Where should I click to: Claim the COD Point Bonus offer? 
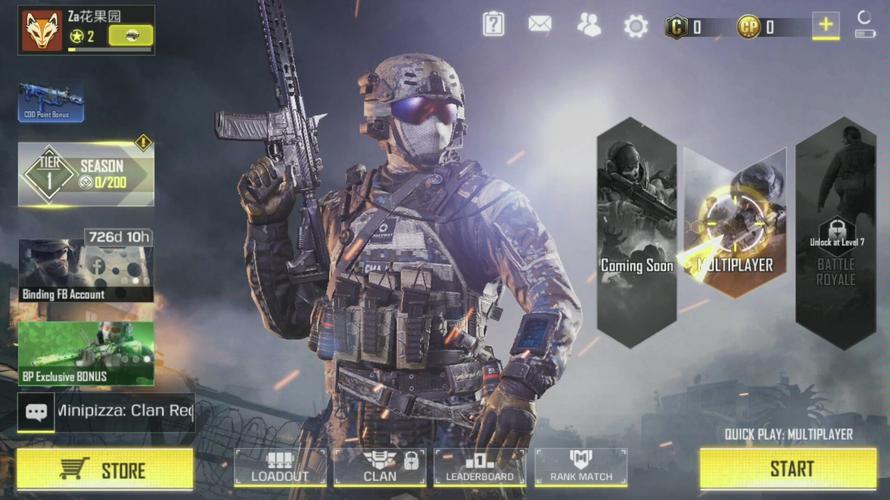pyautogui.click(x=50, y=102)
